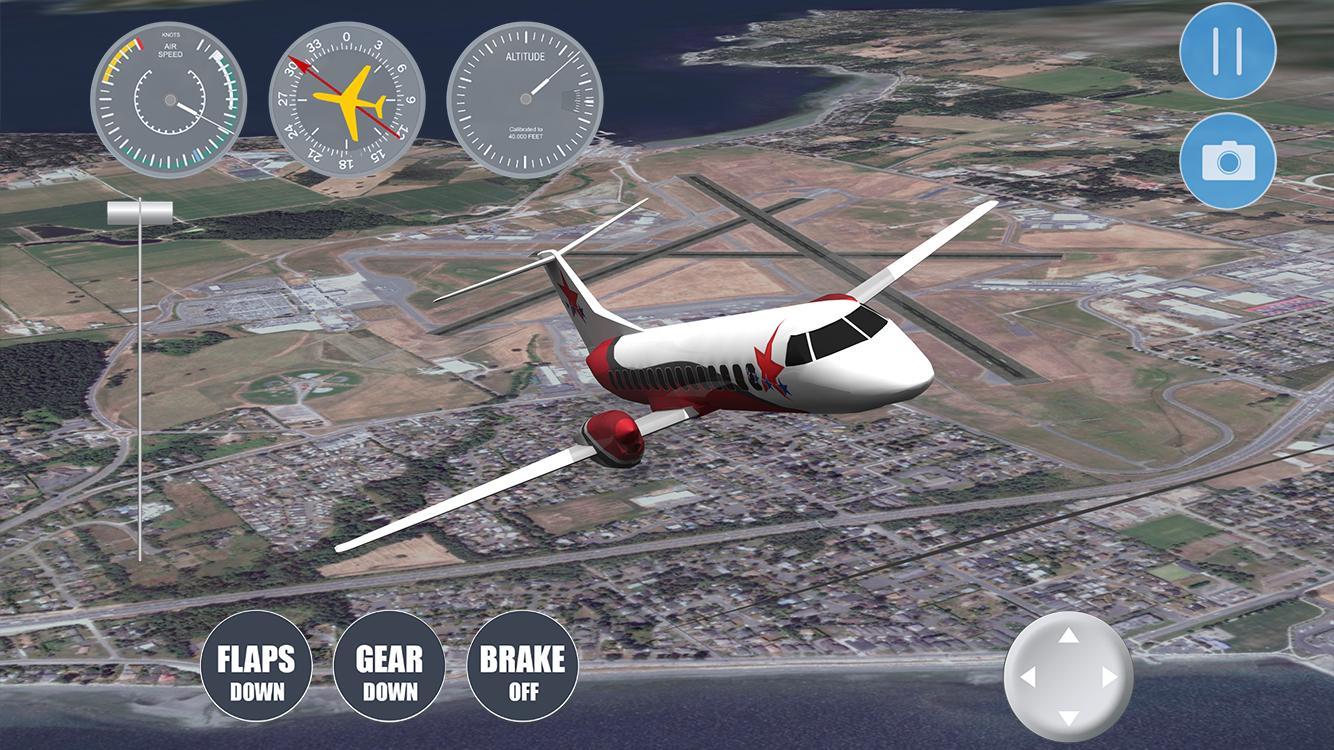
Task: Click the altitude indicator dial
Action: tap(527, 97)
